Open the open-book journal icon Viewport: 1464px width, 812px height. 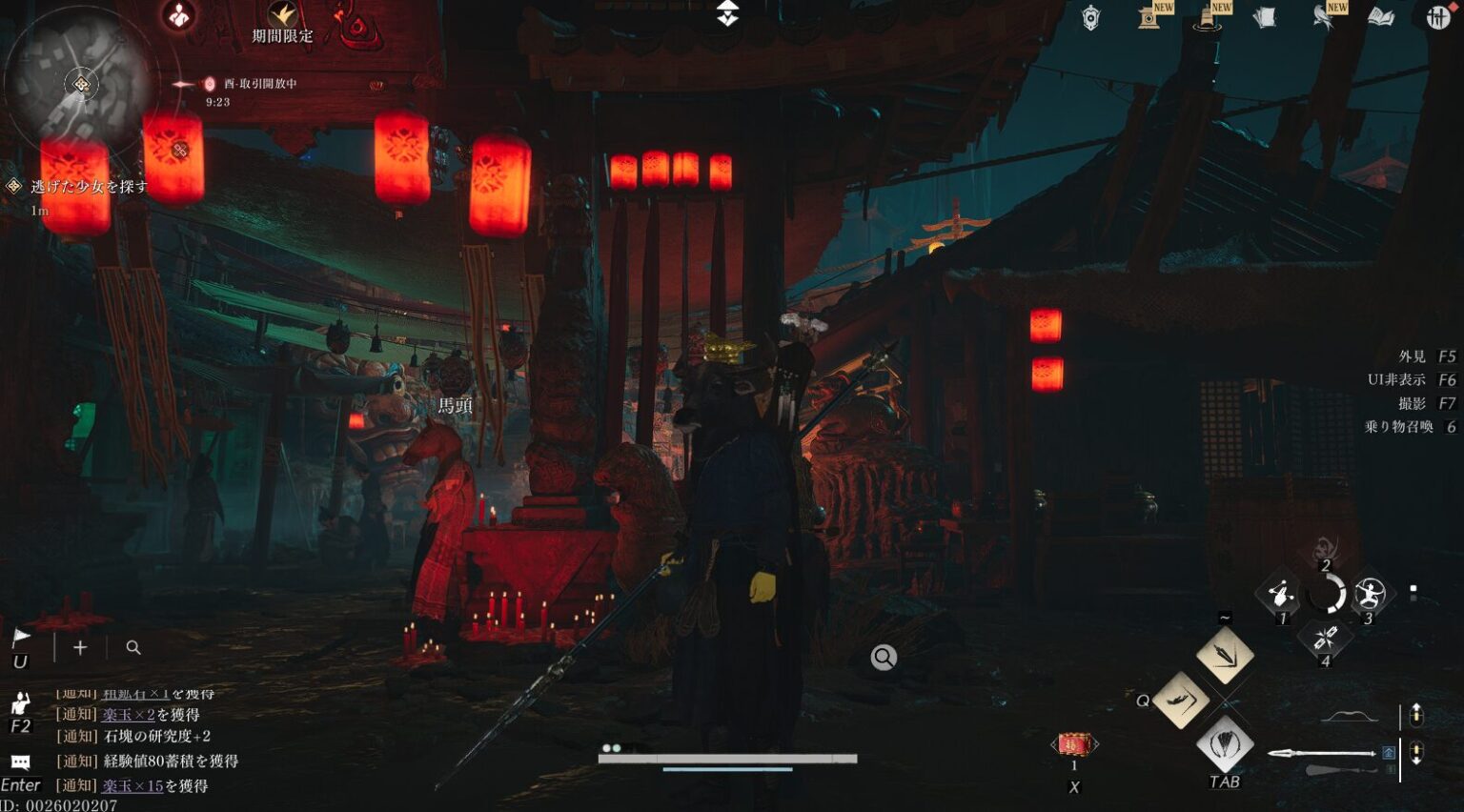tap(1381, 17)
